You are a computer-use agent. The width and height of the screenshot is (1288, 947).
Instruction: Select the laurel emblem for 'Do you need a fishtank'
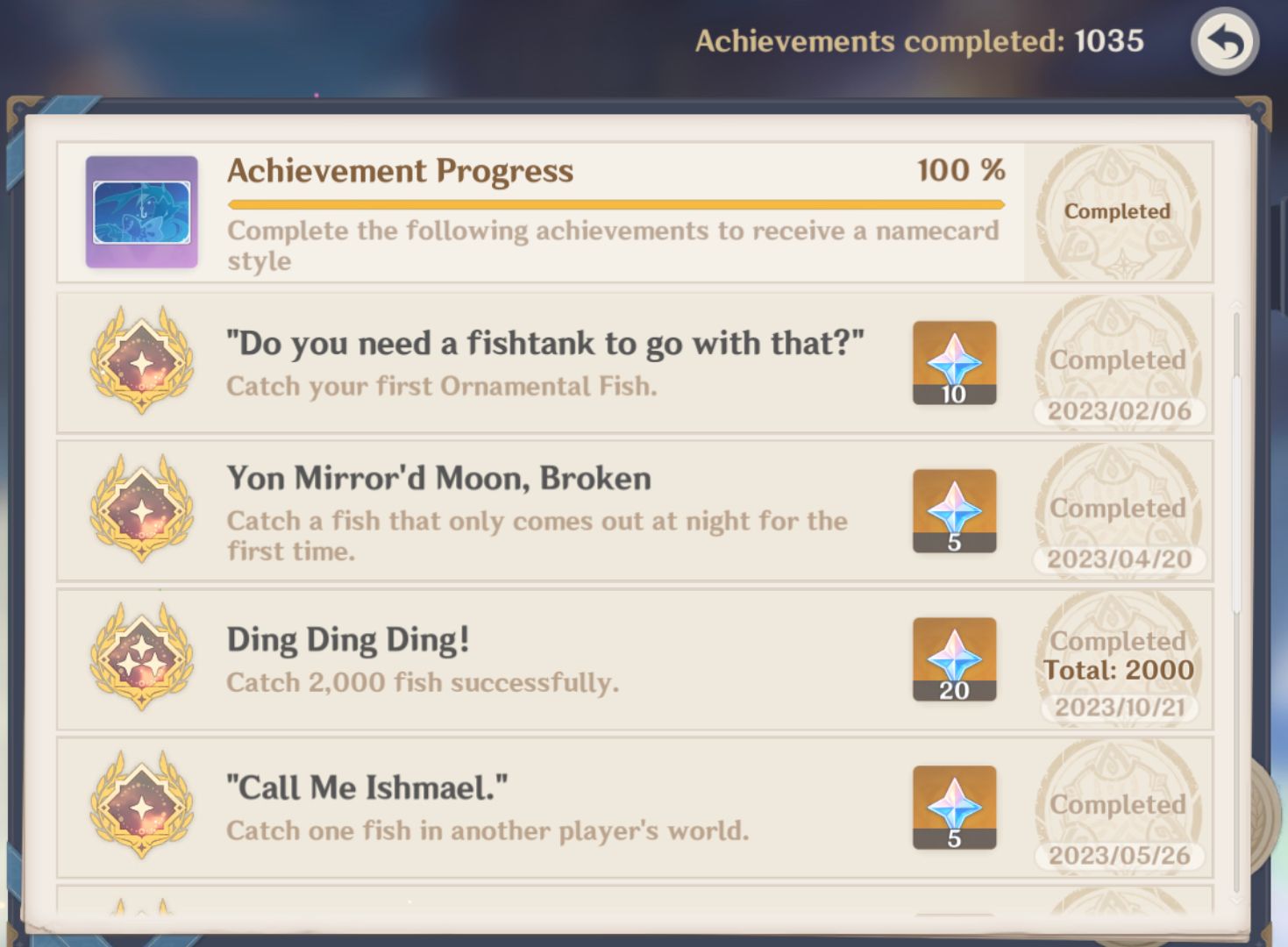coord(140,361)
